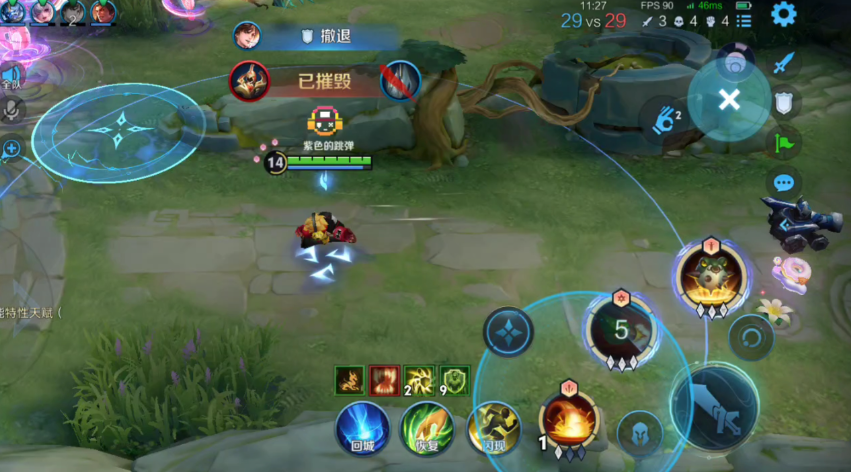
Task: Open the settings gear menu
Action: coord(783,14)
